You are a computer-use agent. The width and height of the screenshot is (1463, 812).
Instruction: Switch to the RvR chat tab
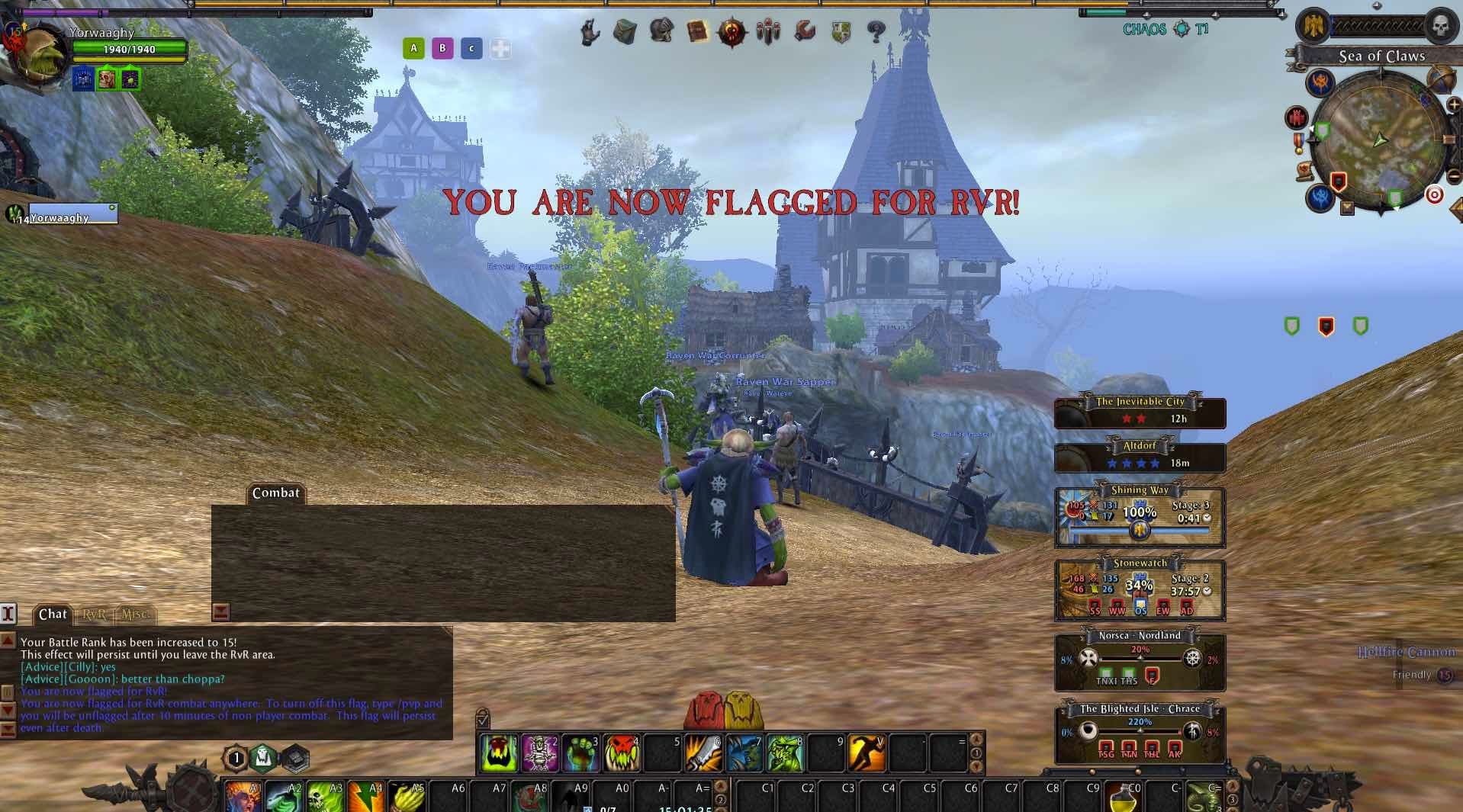[x=95, y=615]
